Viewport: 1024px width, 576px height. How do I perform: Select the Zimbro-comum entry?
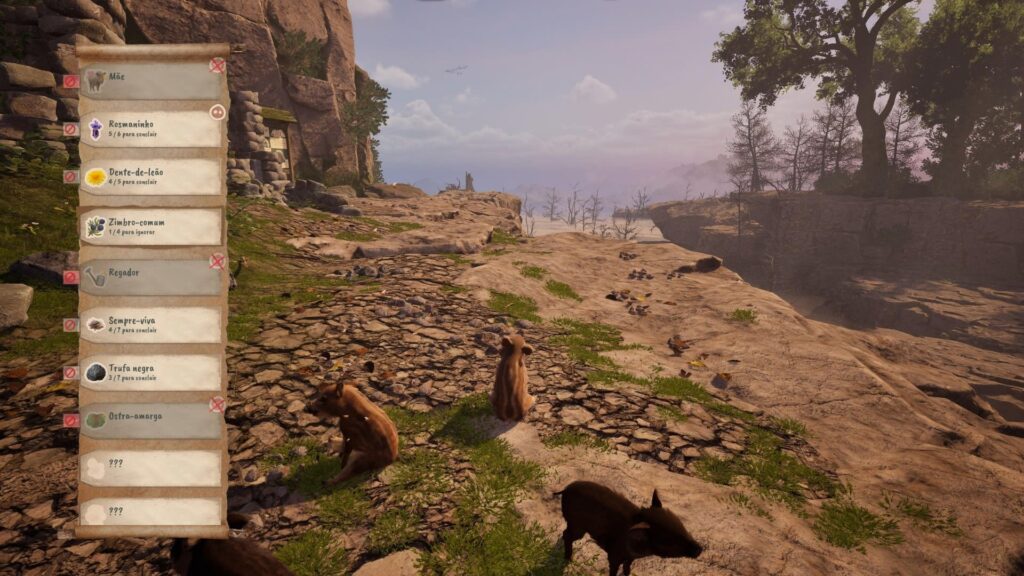pos(150,226)
